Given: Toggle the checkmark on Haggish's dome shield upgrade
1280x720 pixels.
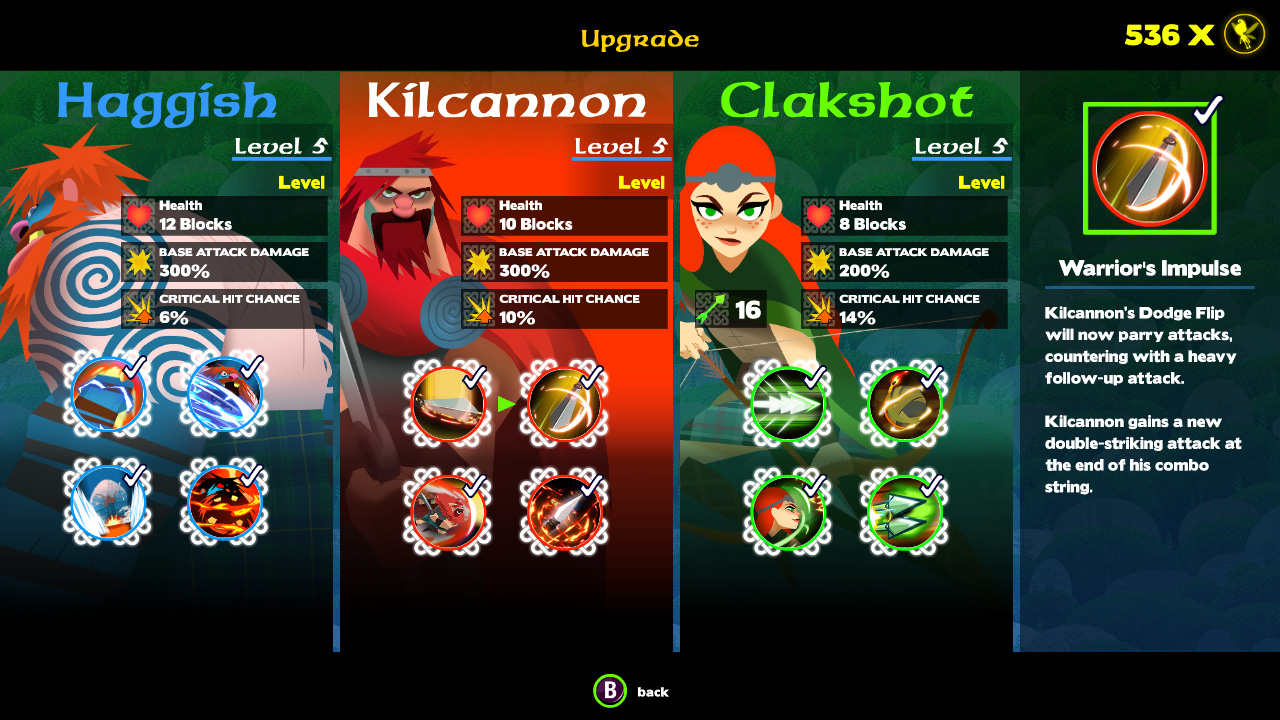Looking at the screenshot, I should (108, 503).
